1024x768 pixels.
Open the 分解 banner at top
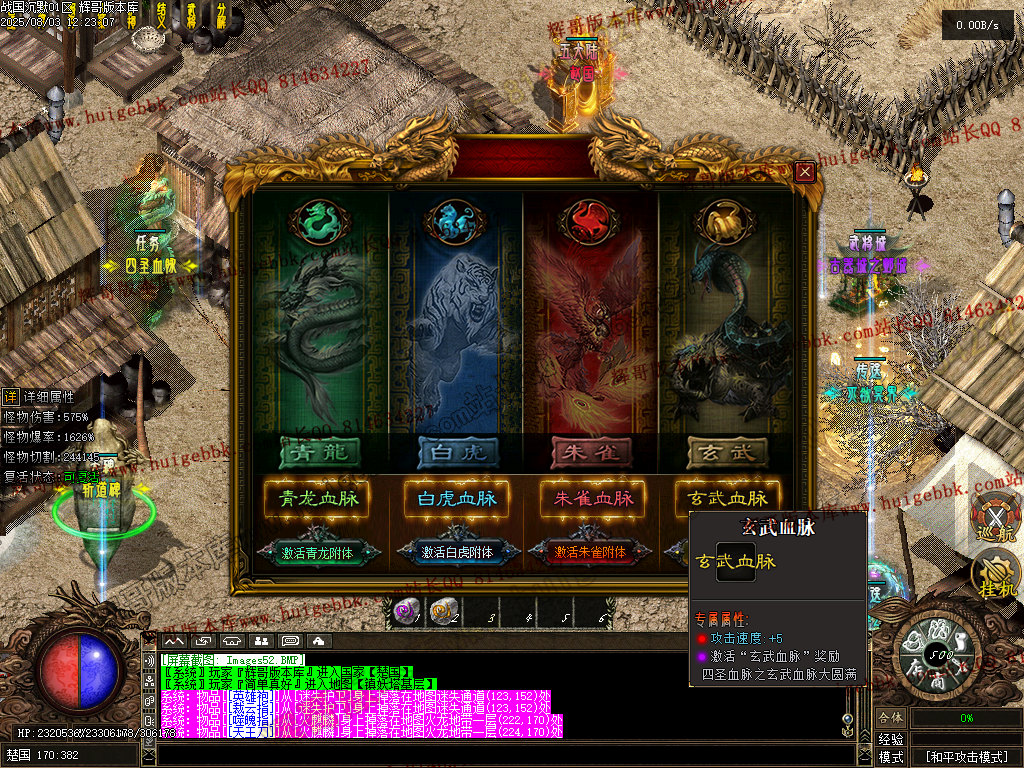pyautogui.click(x=220, y=15)
